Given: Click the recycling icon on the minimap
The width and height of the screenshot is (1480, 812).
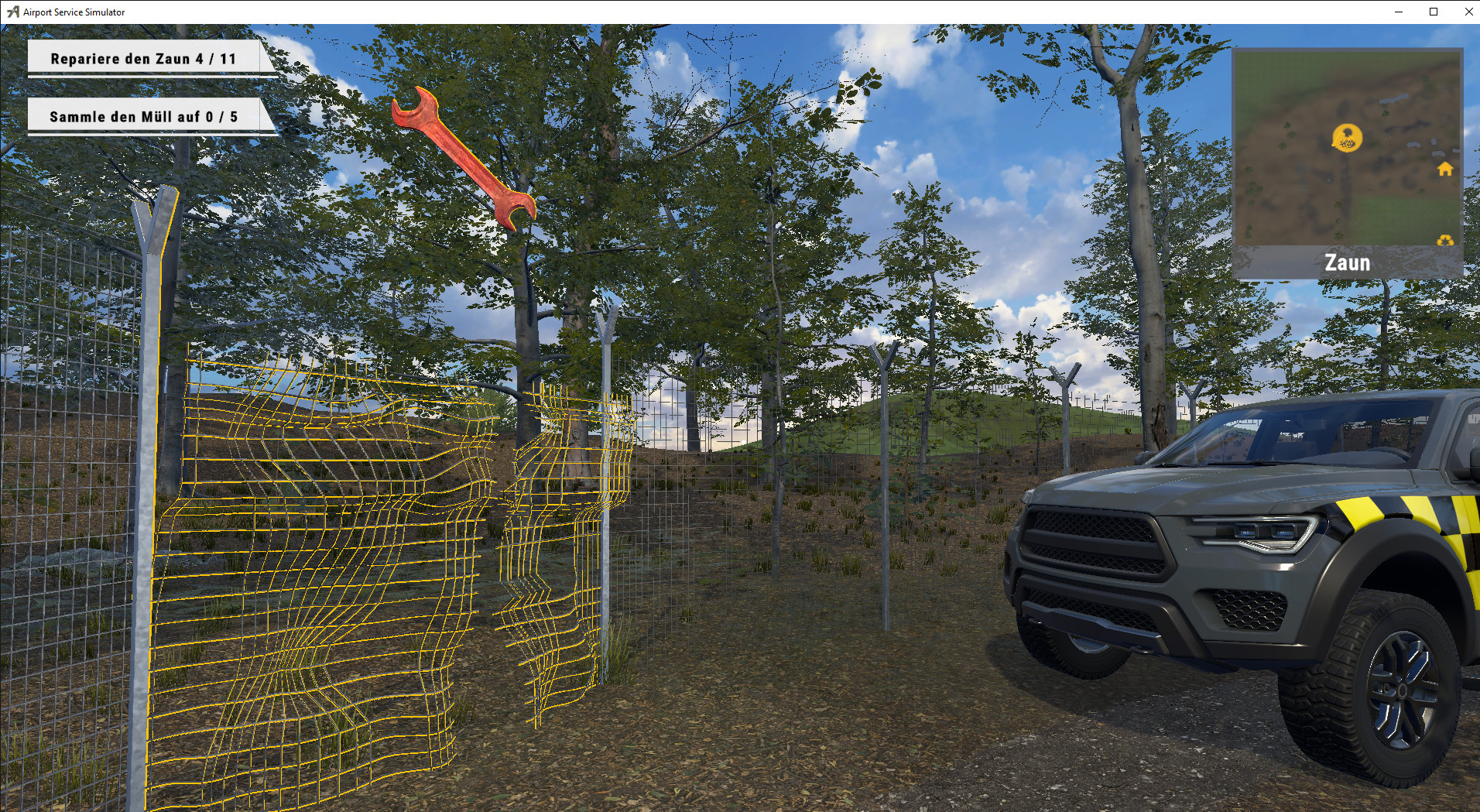Looking at the screenshot, I should pyautogui.click(x=1443, y=241).
